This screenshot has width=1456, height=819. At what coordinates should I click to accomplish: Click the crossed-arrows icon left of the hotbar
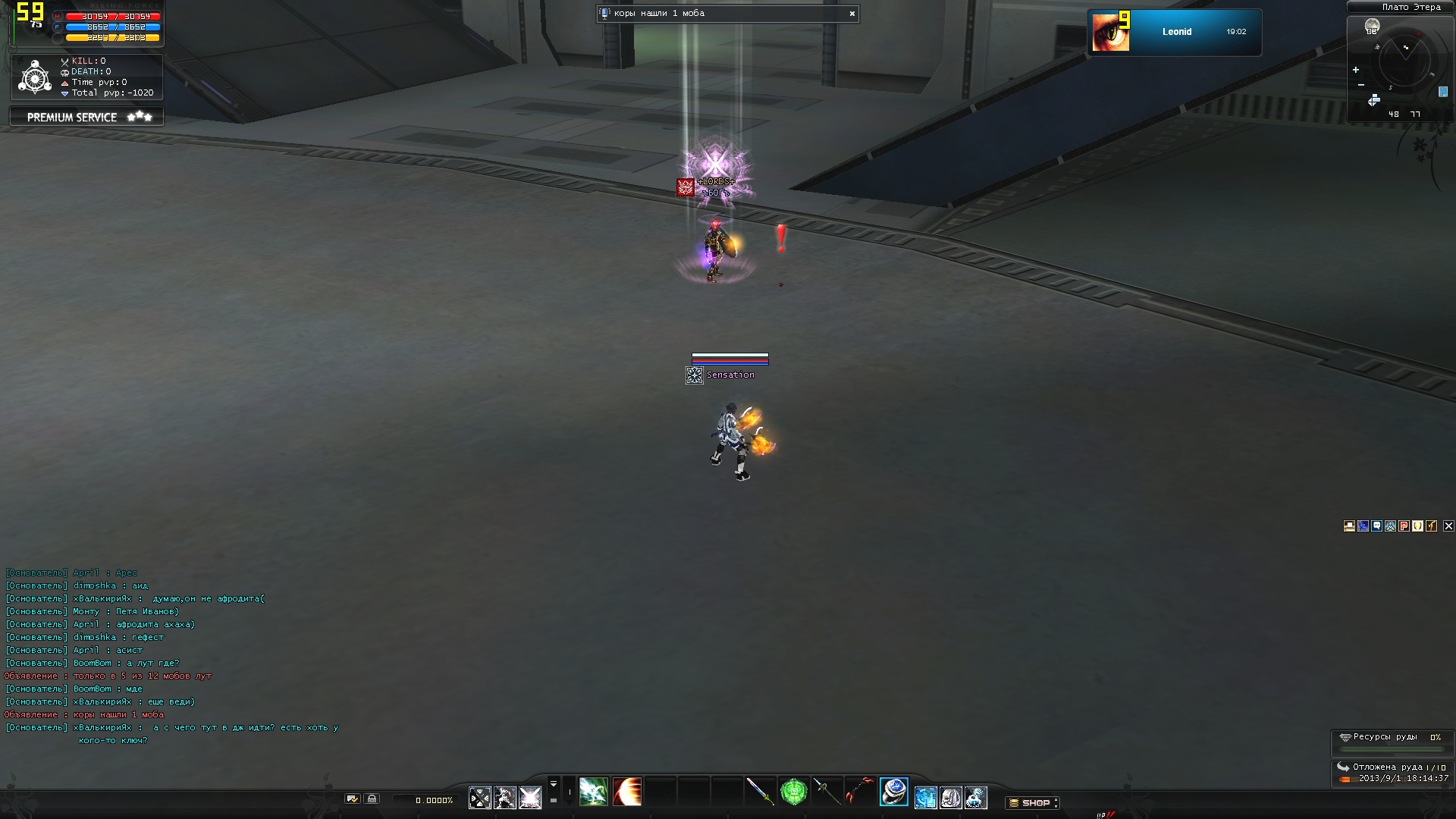coord(479,798)
